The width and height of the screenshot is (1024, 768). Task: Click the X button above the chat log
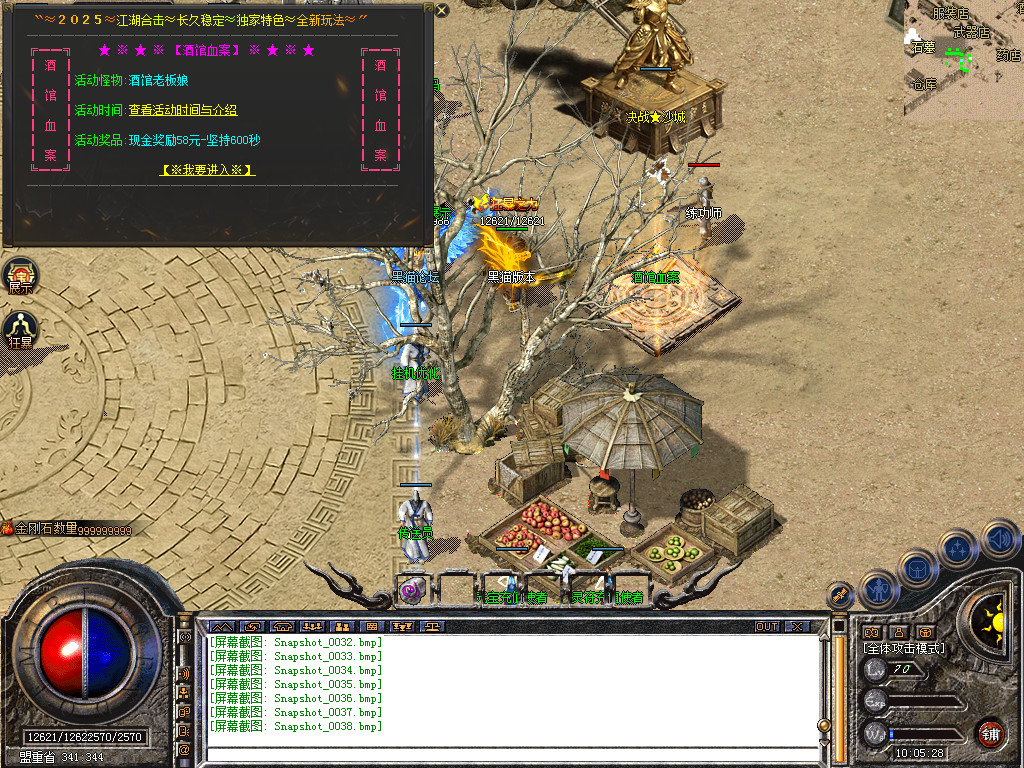click(796, 627)
